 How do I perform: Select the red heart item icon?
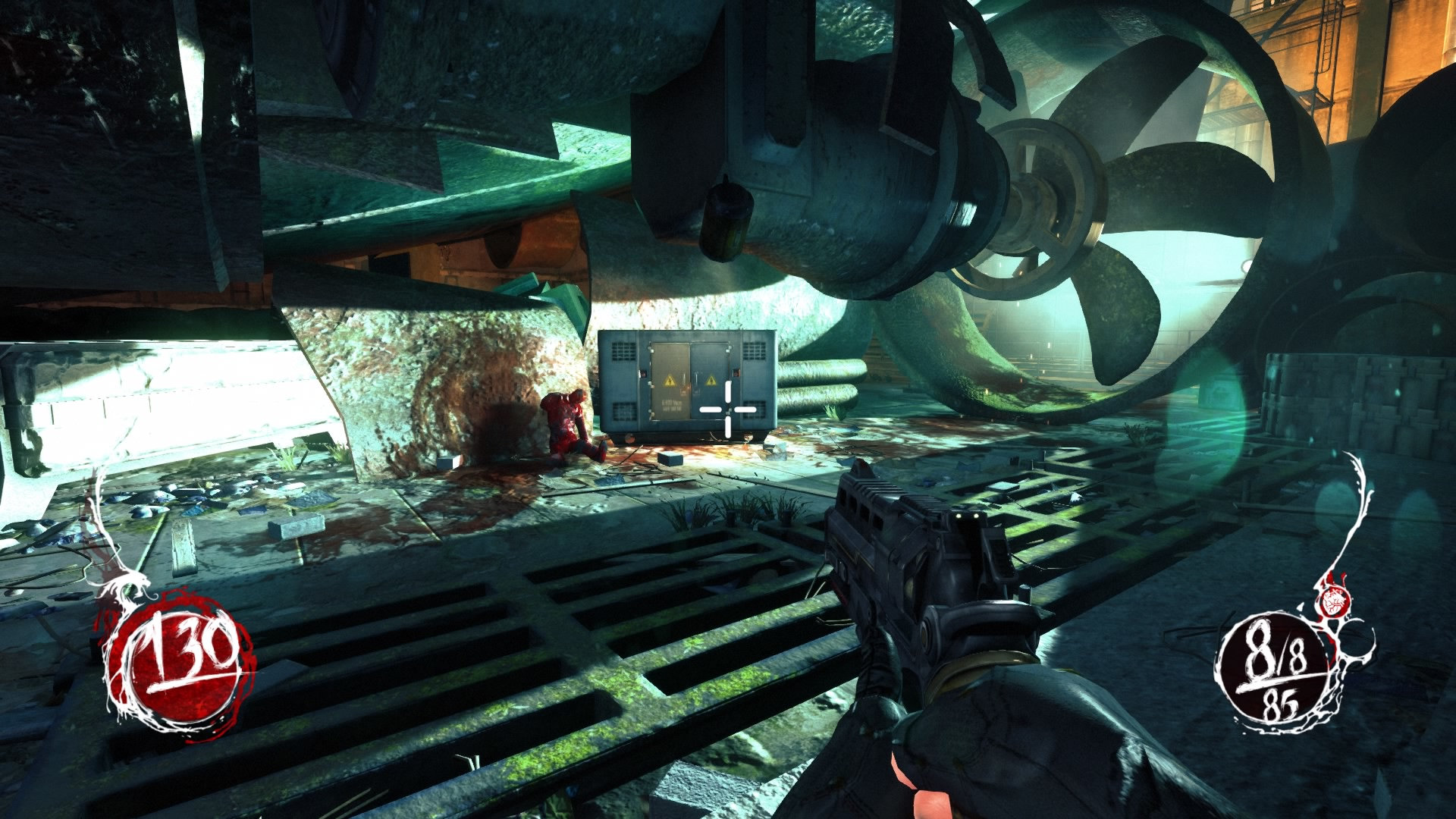pyautogui.click(x=1332, y=603)
